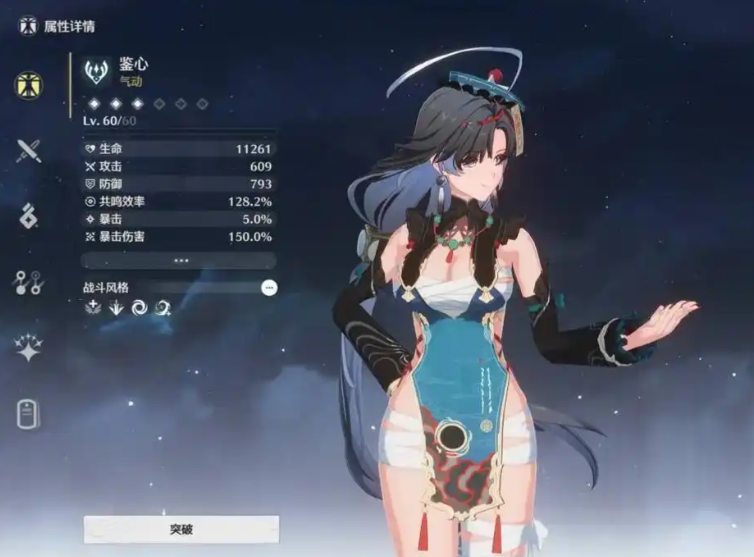Switch to the crossed swords weapon tab
The height and width of the screenshot is (557, 754).
(x=28, y=151)
